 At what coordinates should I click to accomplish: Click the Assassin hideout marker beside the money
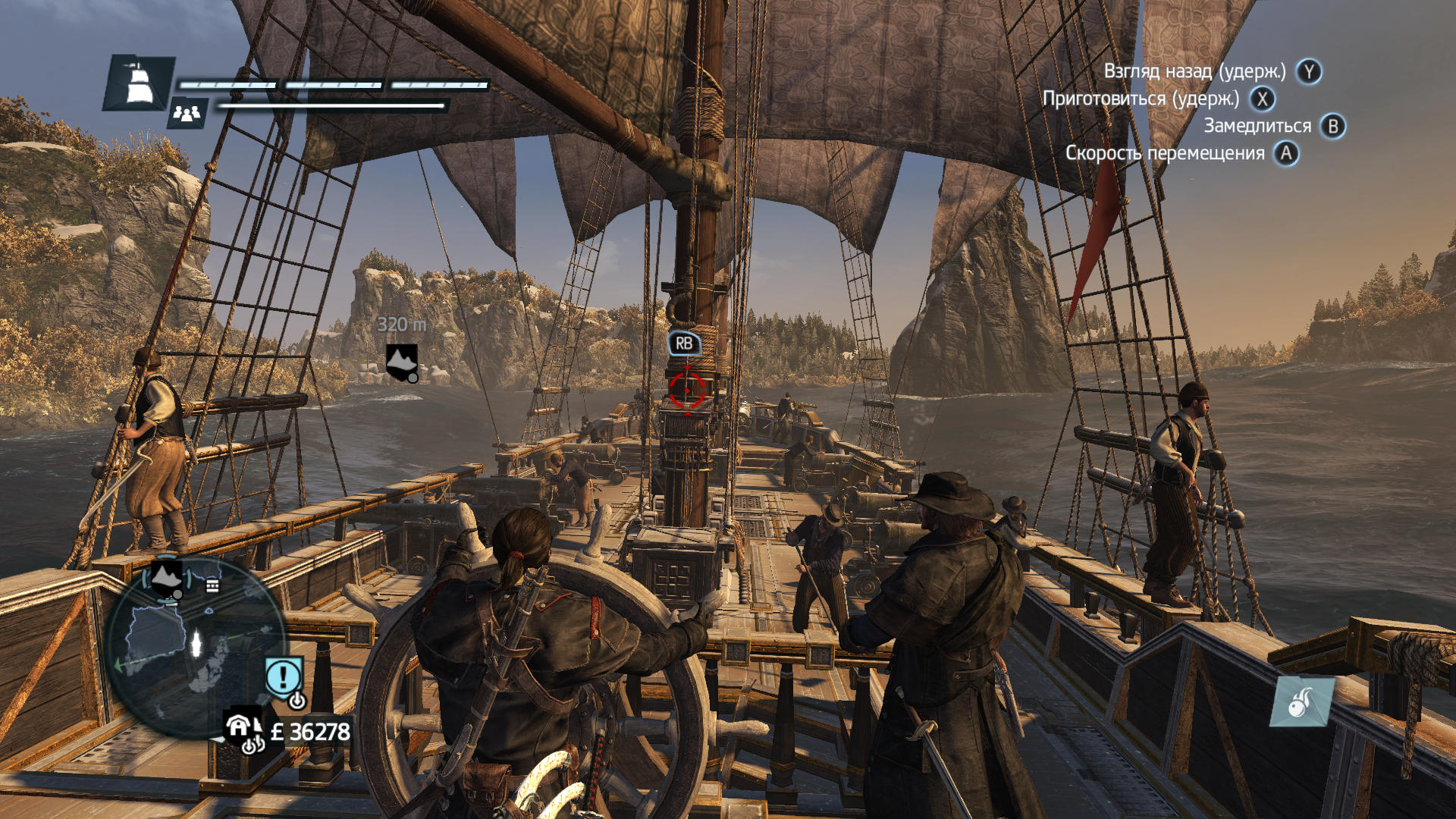point(240,730)
